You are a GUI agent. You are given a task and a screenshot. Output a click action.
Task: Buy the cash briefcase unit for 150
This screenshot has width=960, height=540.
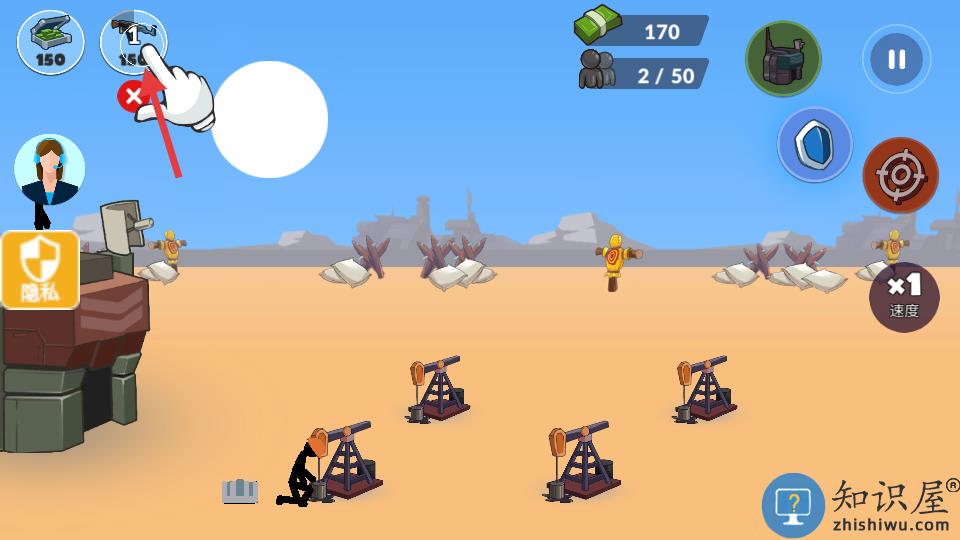pos(50,42)
